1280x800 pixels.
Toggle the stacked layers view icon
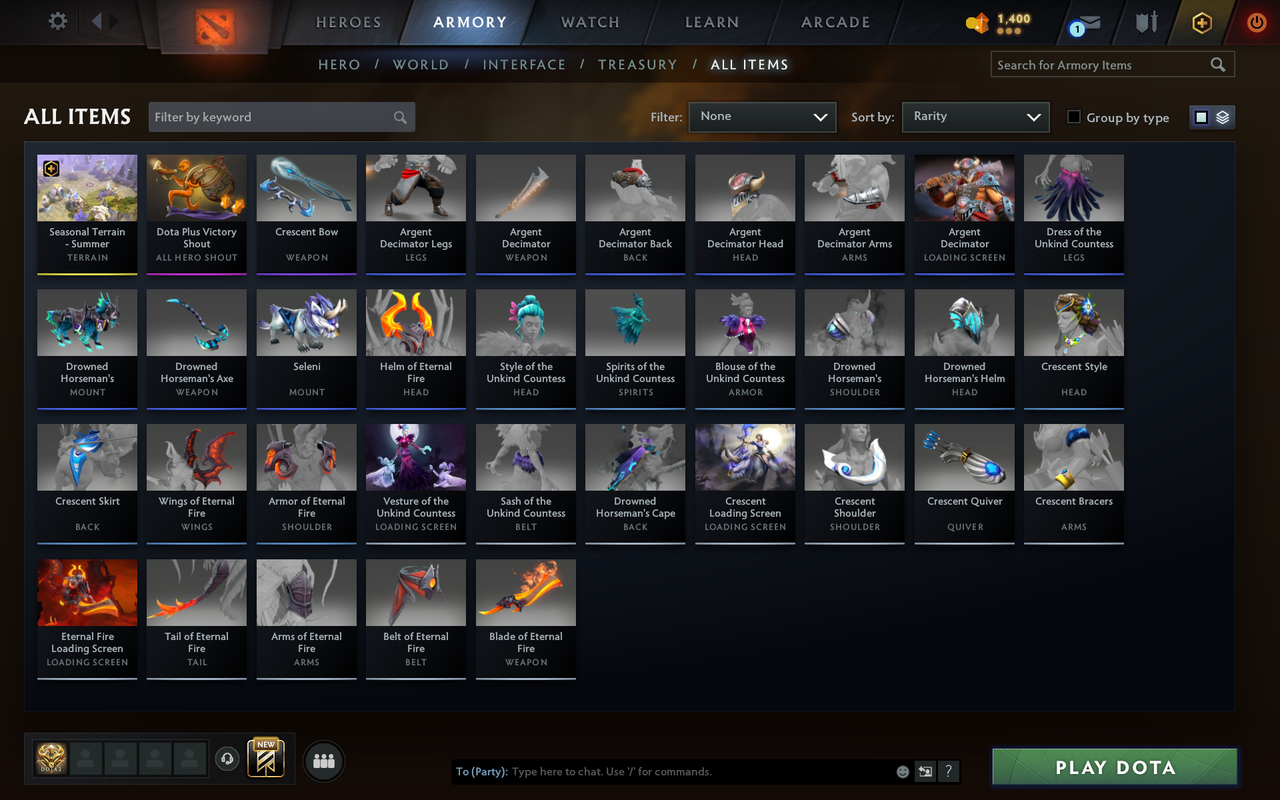tap(1221, 116)
